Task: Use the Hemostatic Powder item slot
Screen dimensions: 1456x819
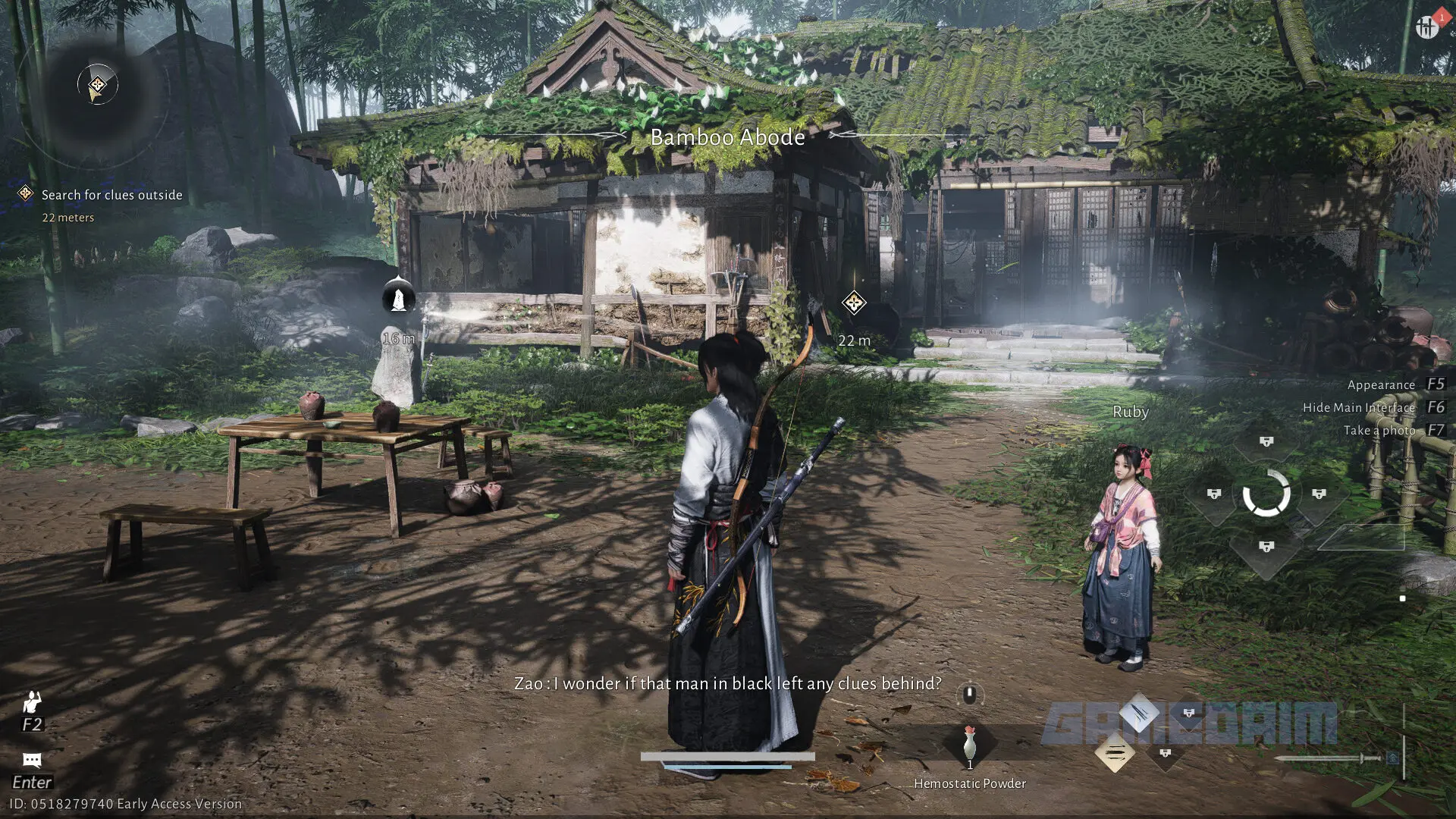Action: coord(969,745)
